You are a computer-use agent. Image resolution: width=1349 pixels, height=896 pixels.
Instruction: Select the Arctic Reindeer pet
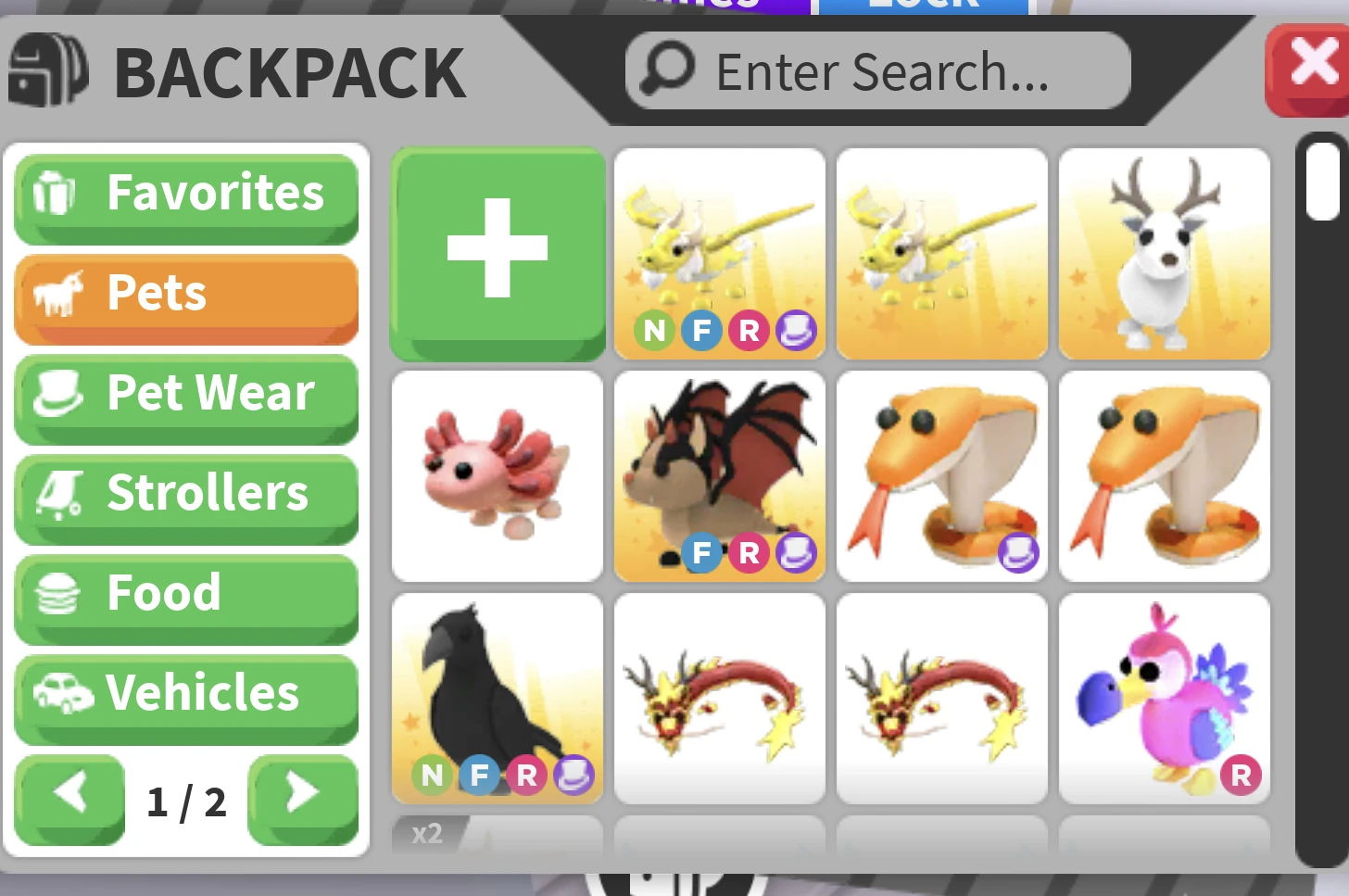1164,254
